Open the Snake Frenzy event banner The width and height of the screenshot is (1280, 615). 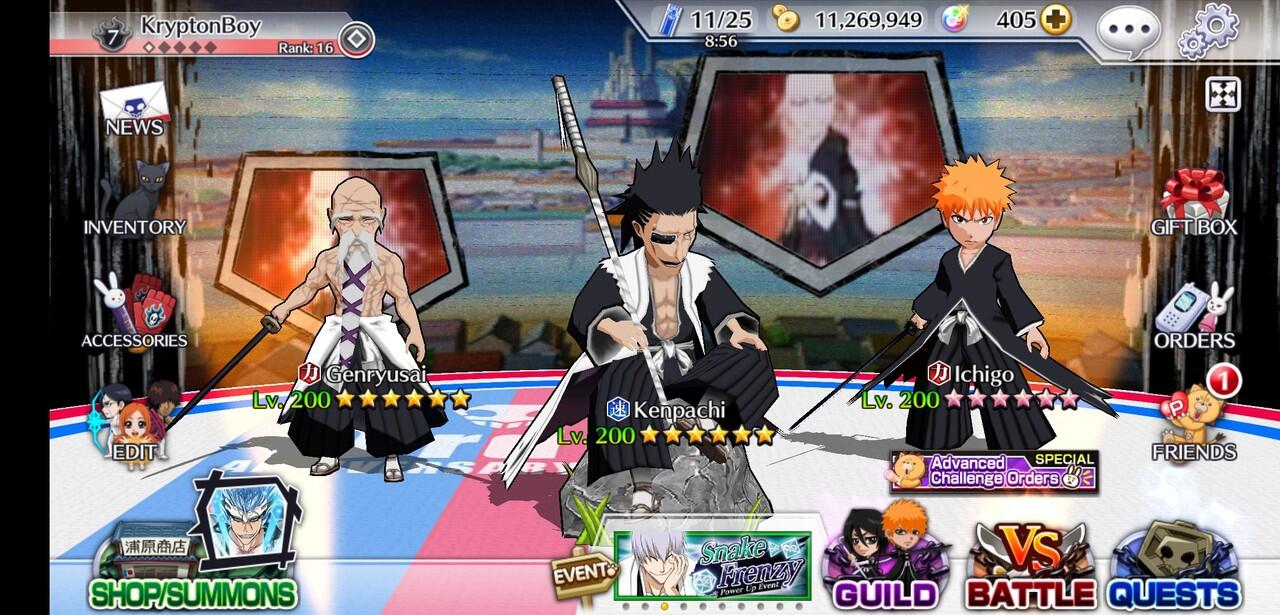715,568
